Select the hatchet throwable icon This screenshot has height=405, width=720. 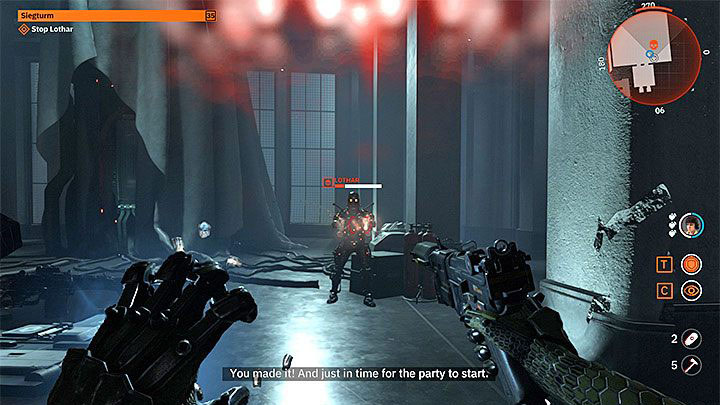[689, 365]
